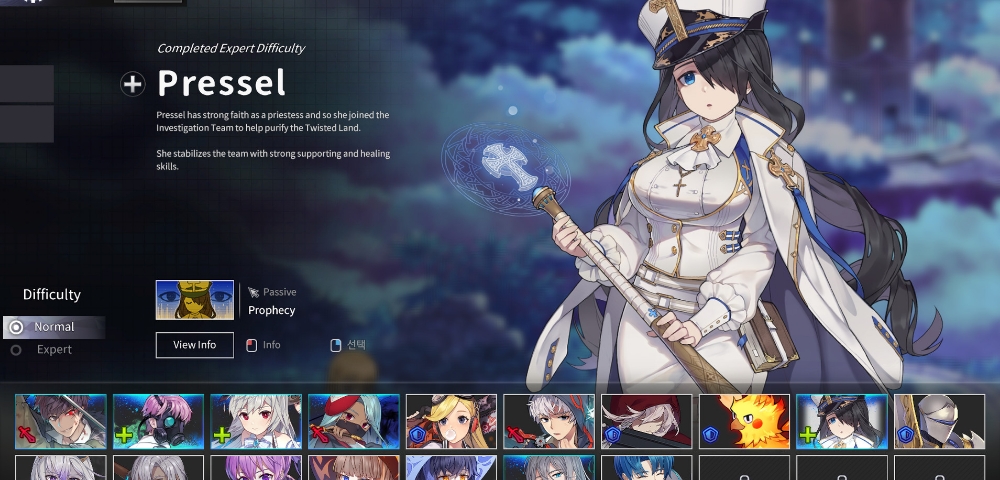
Task: Click the View Info button
Action: point(195,345)
